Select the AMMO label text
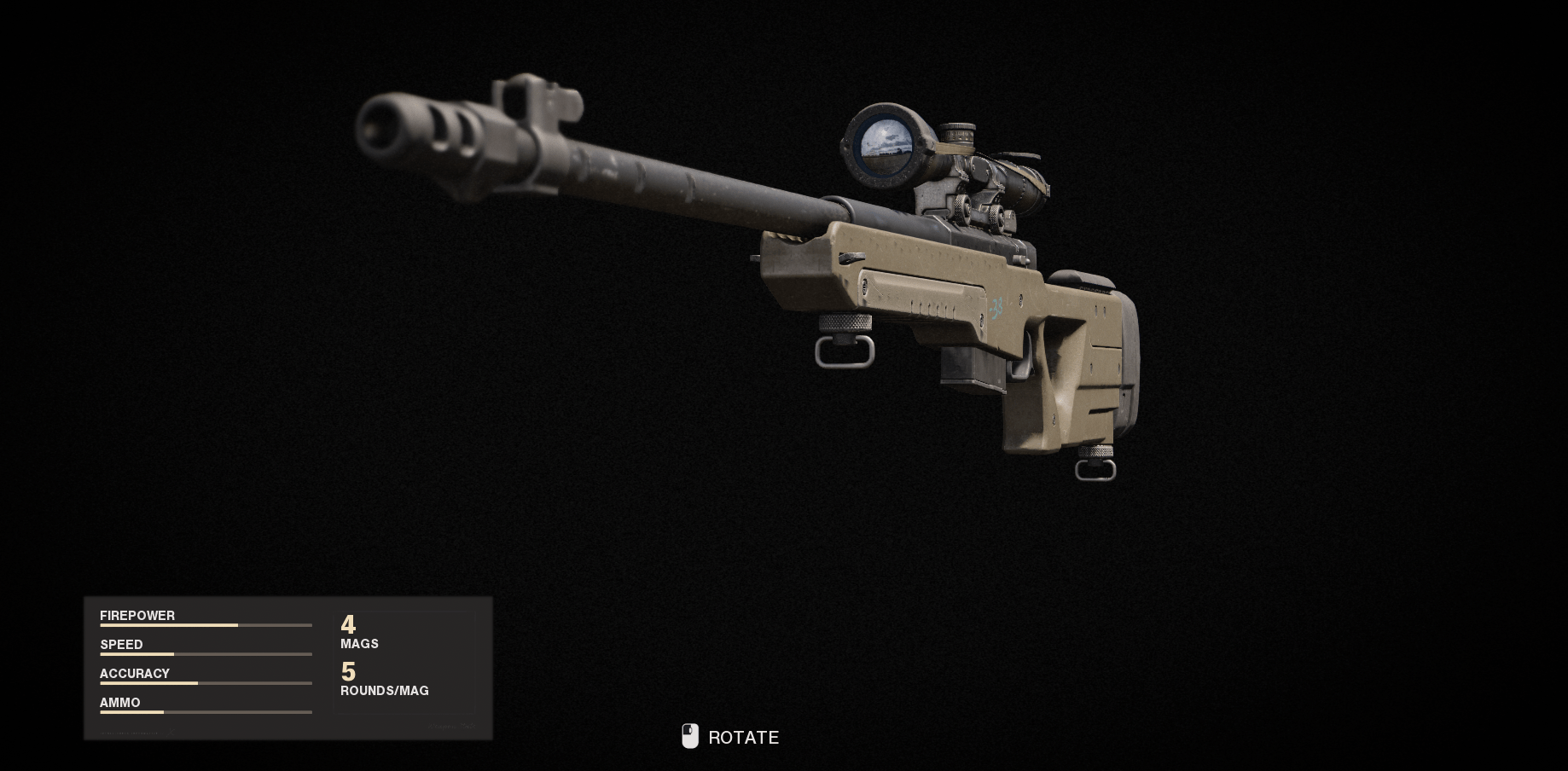Viewport: 1568px width, 771px height. [x=119, y=702]
